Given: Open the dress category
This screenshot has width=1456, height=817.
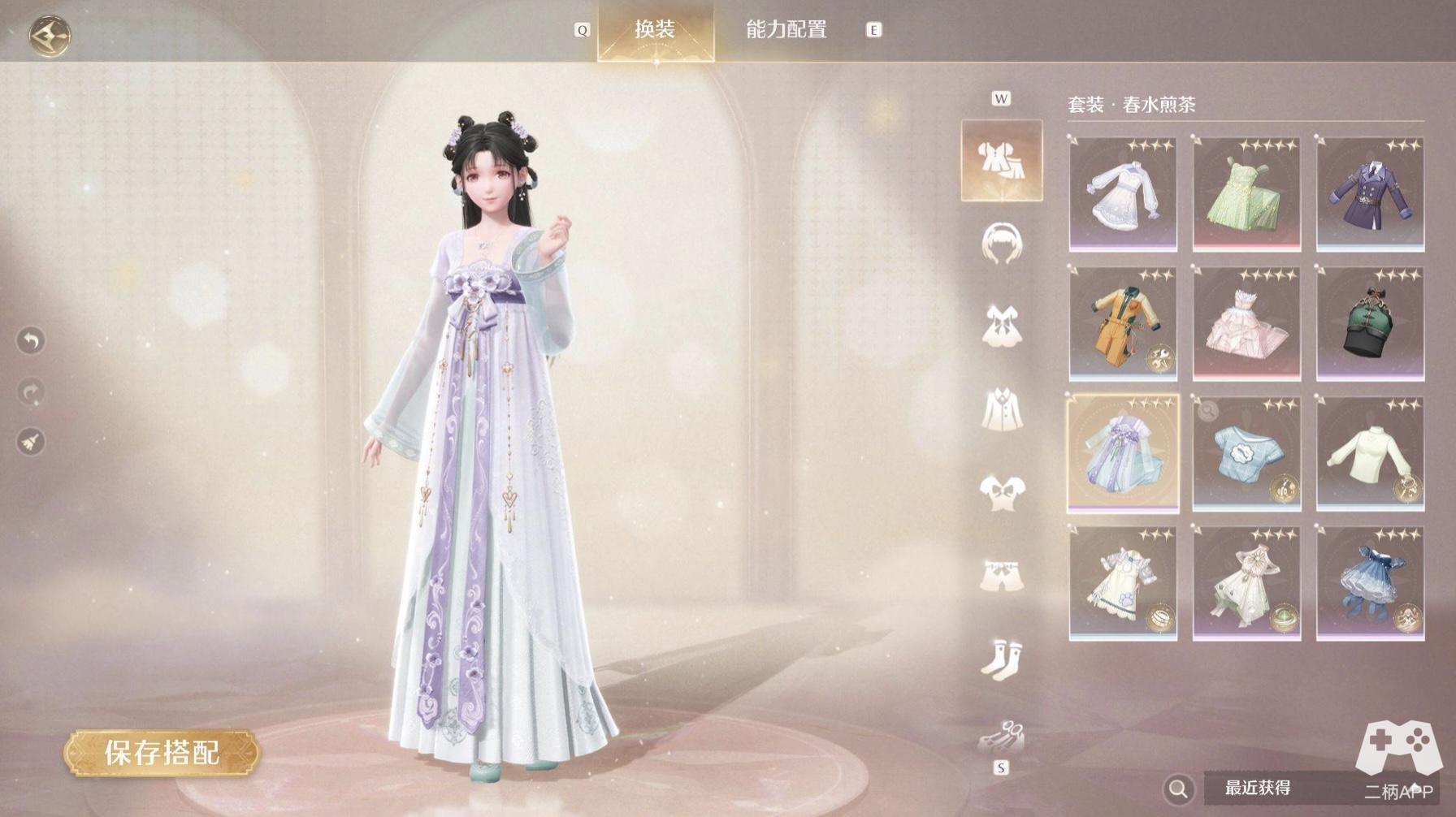Looking at the screenshot, I should (1002, 326).
